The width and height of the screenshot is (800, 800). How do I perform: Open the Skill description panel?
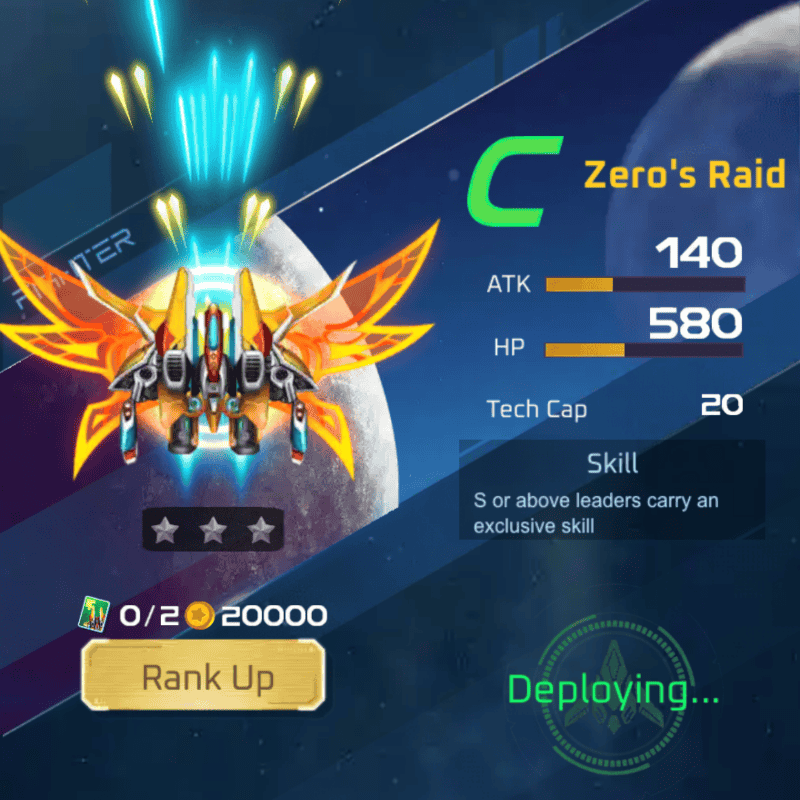[612, 491]
